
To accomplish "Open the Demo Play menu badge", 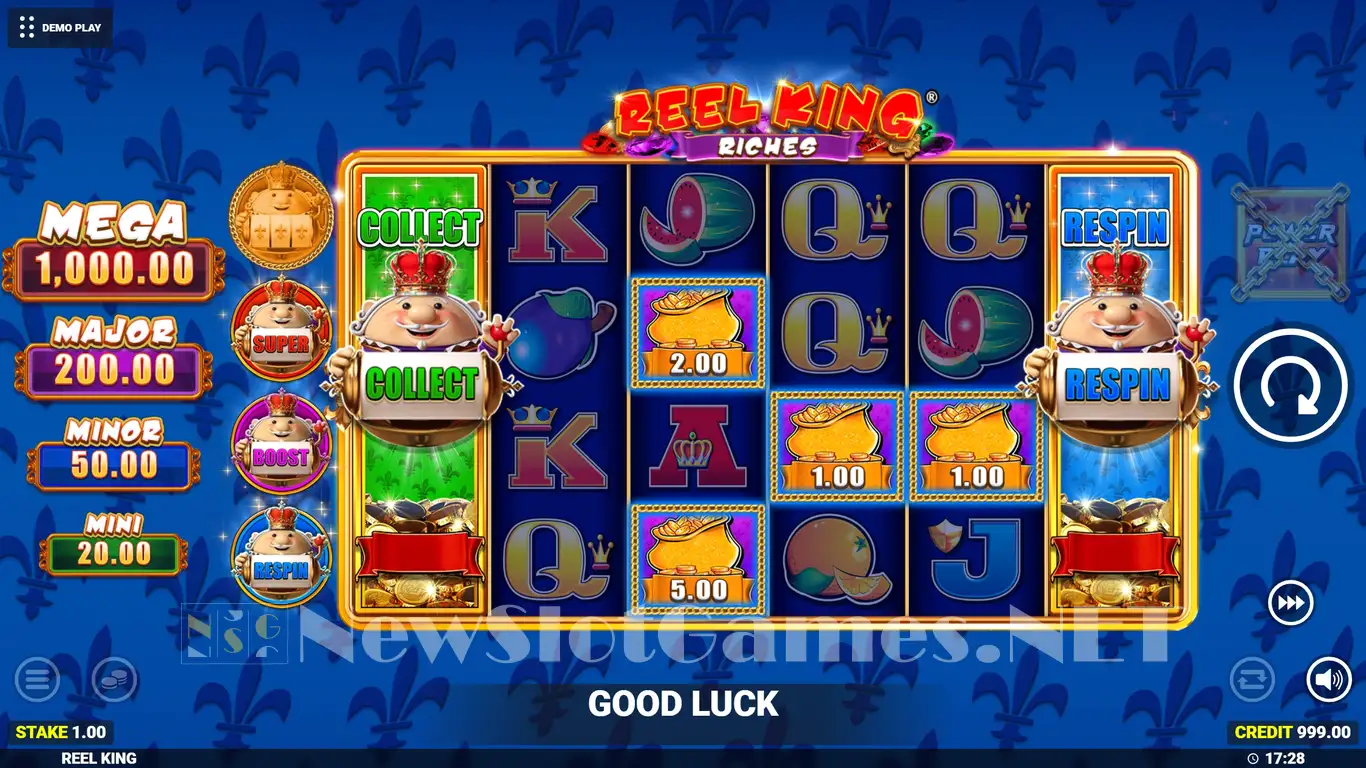I will 60,27.
